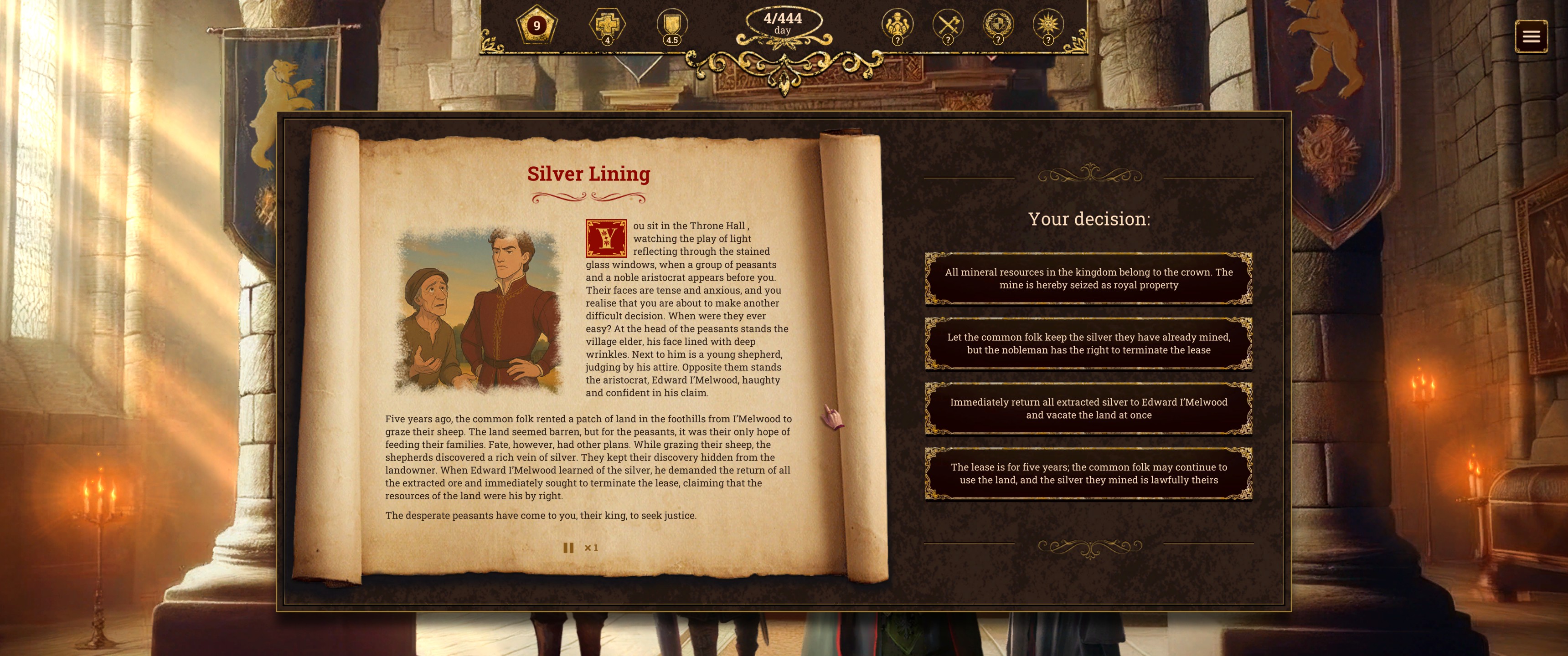The image size is (1568, 656).
Task: Click the 4/444 day counter medallion
Action: coord(783,23)
